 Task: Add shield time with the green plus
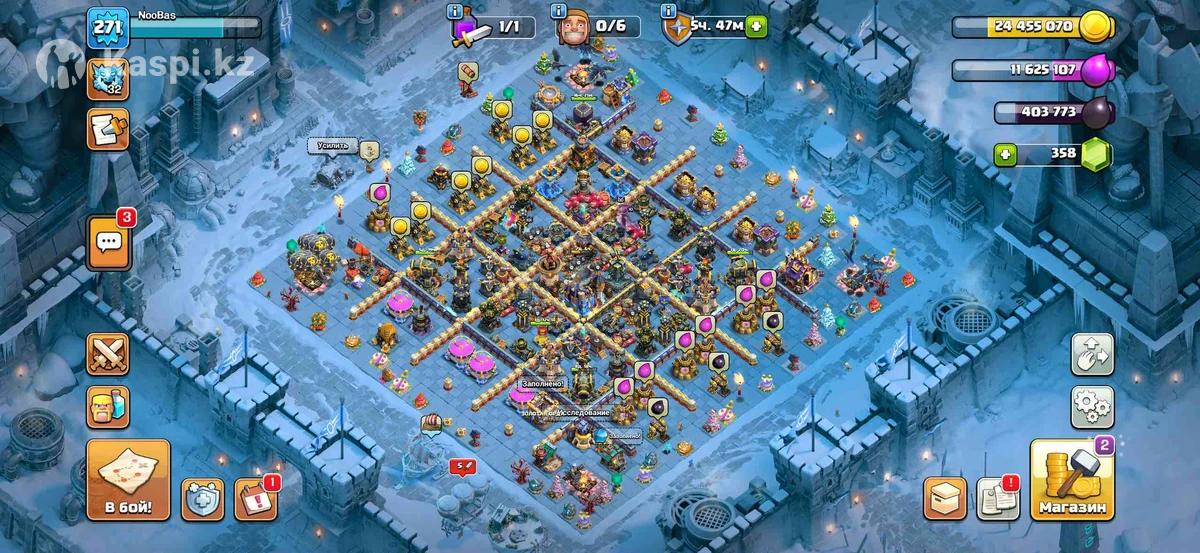(757, 26)
